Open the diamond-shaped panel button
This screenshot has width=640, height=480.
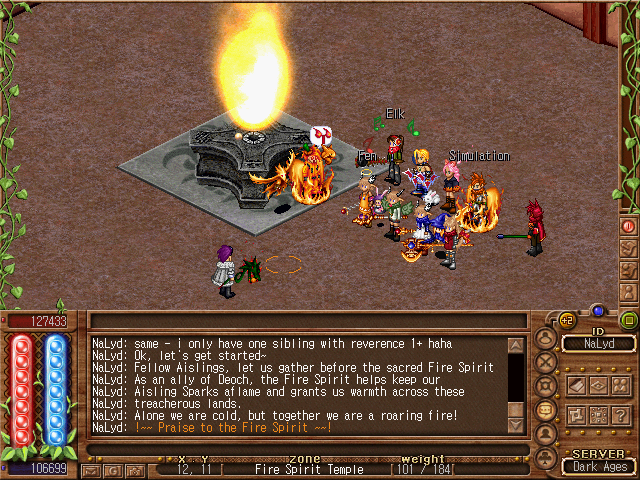[599, 385]
